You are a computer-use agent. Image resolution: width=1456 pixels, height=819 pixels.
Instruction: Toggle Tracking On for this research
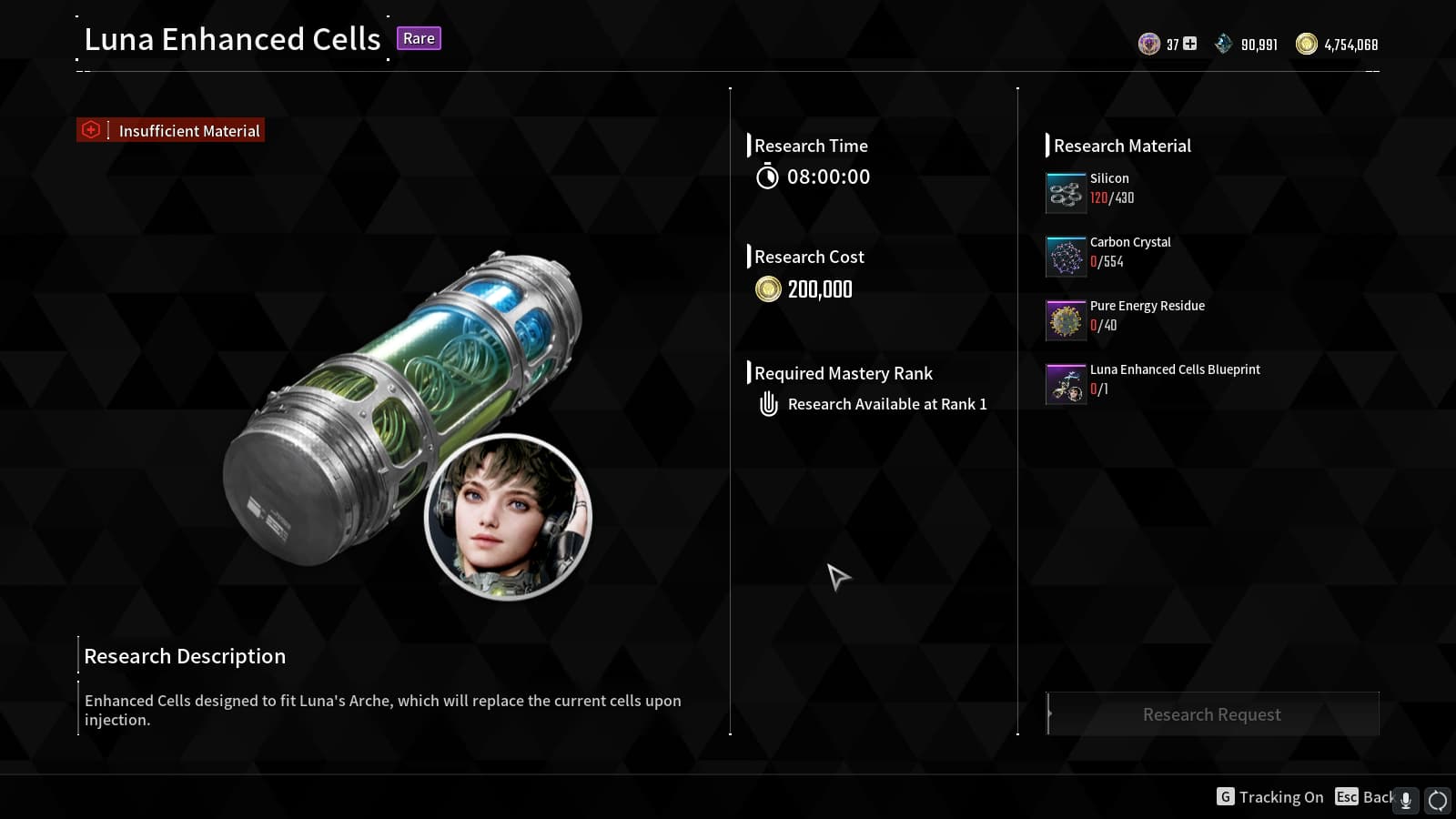pos(1270,797)
